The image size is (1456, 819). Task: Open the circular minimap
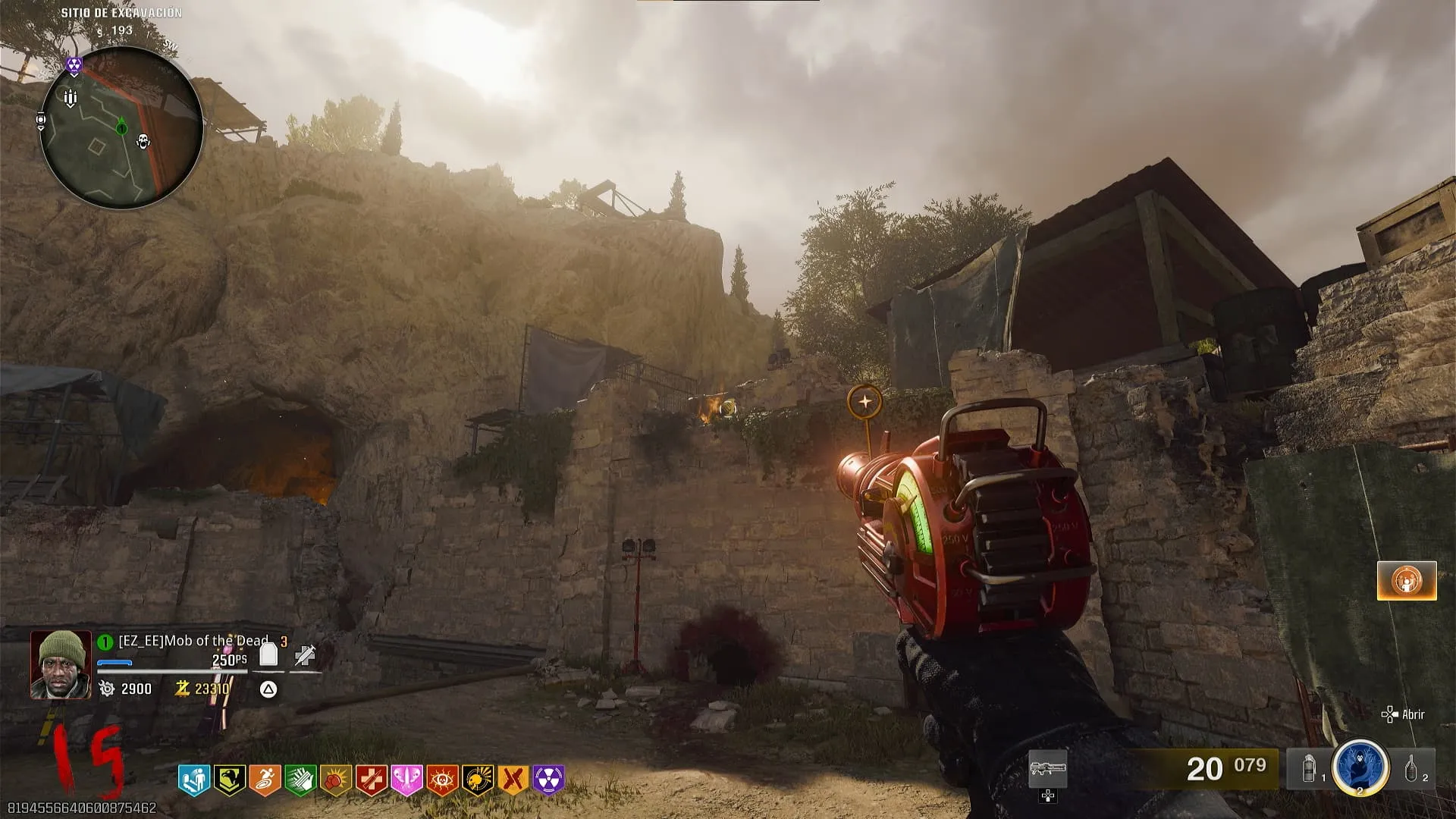point(121,127)
